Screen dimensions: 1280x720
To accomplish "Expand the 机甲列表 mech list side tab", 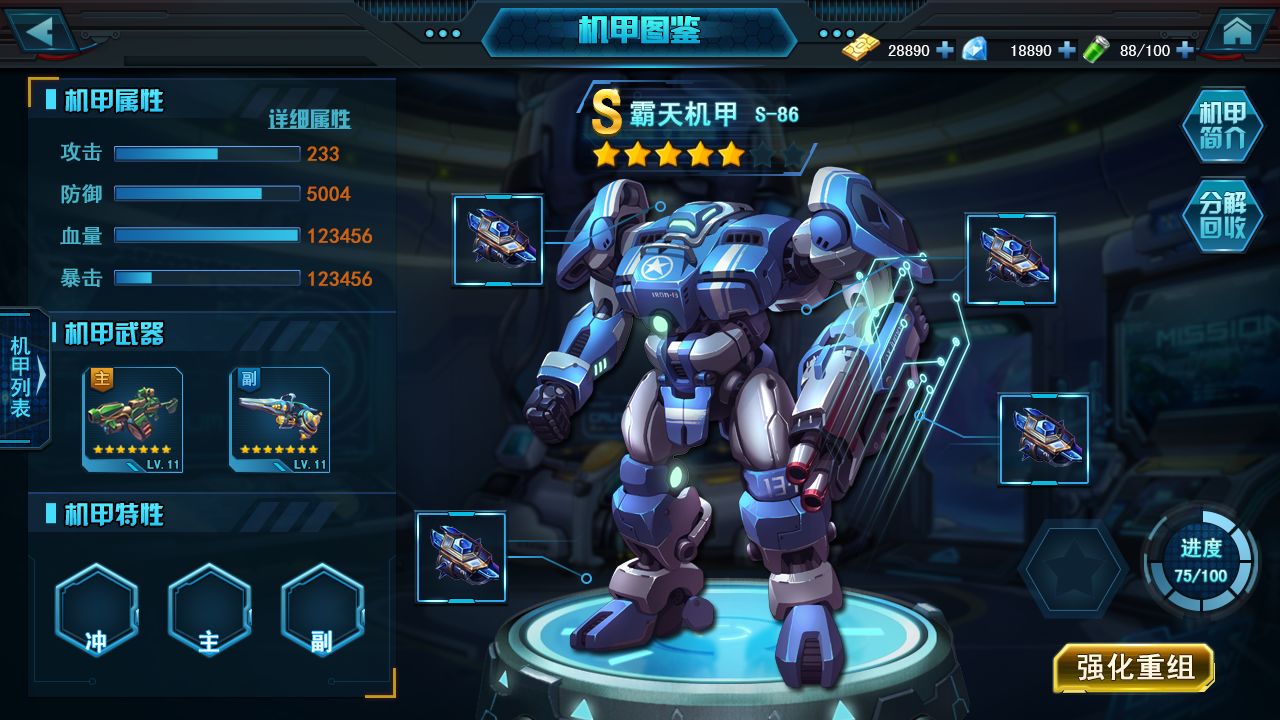I will [23, 375].
